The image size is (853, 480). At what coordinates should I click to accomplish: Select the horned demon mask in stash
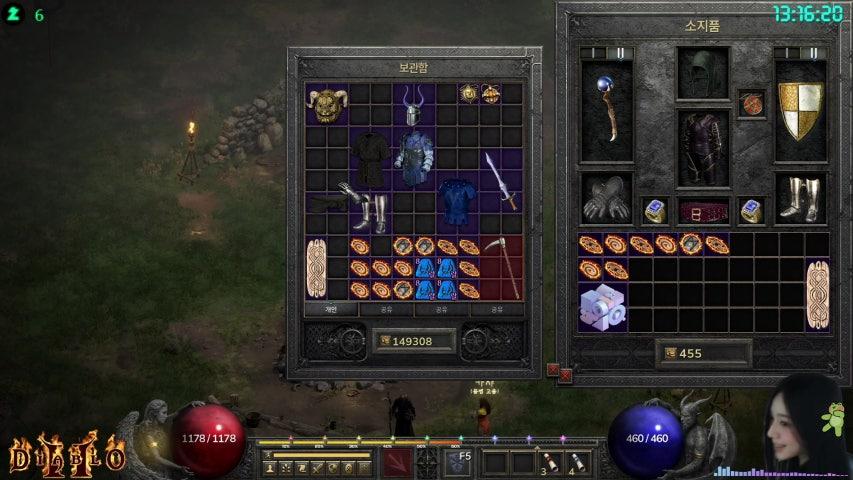(326, 104)
